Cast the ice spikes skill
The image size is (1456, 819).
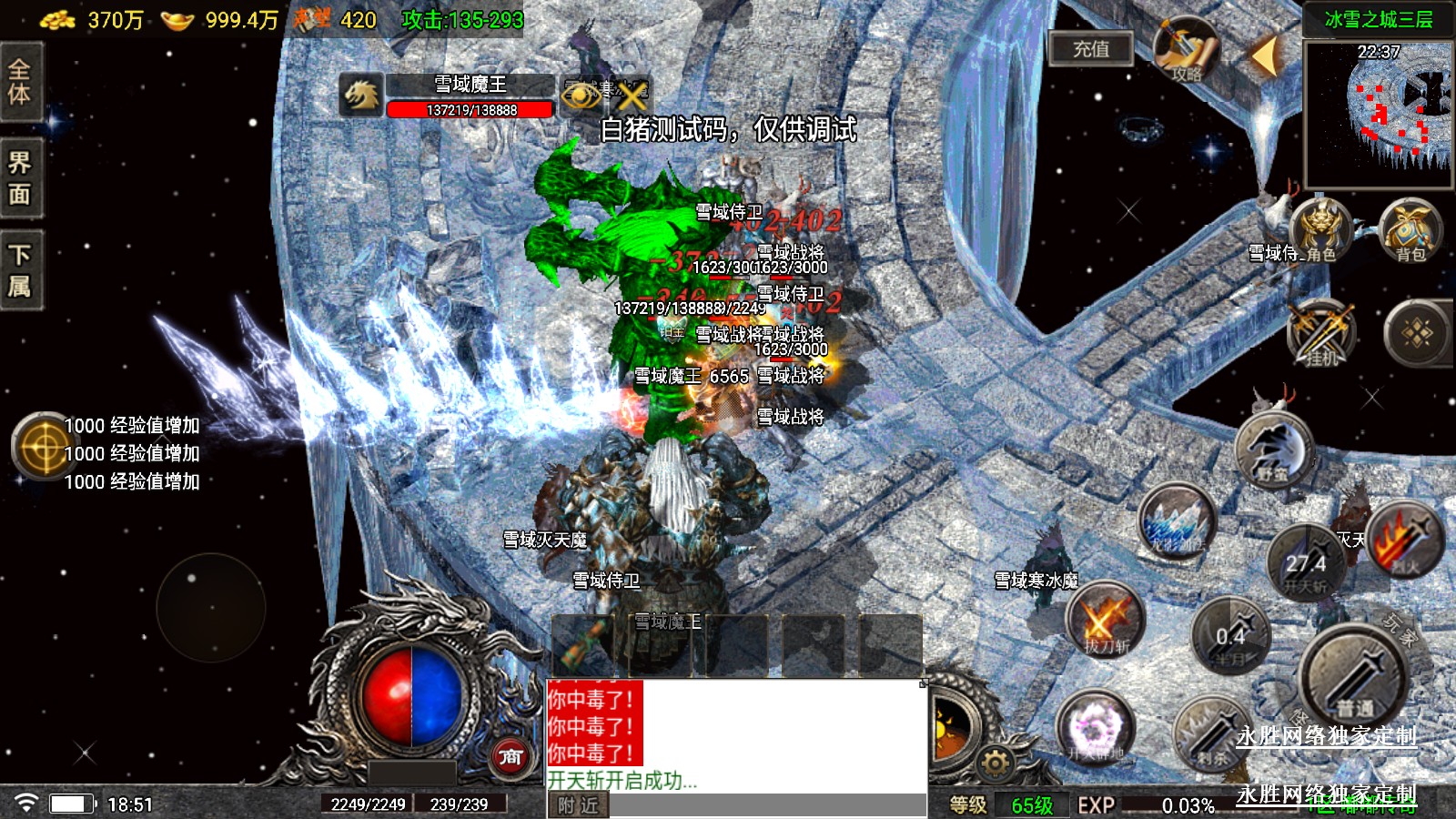(x=1178, y=523)
